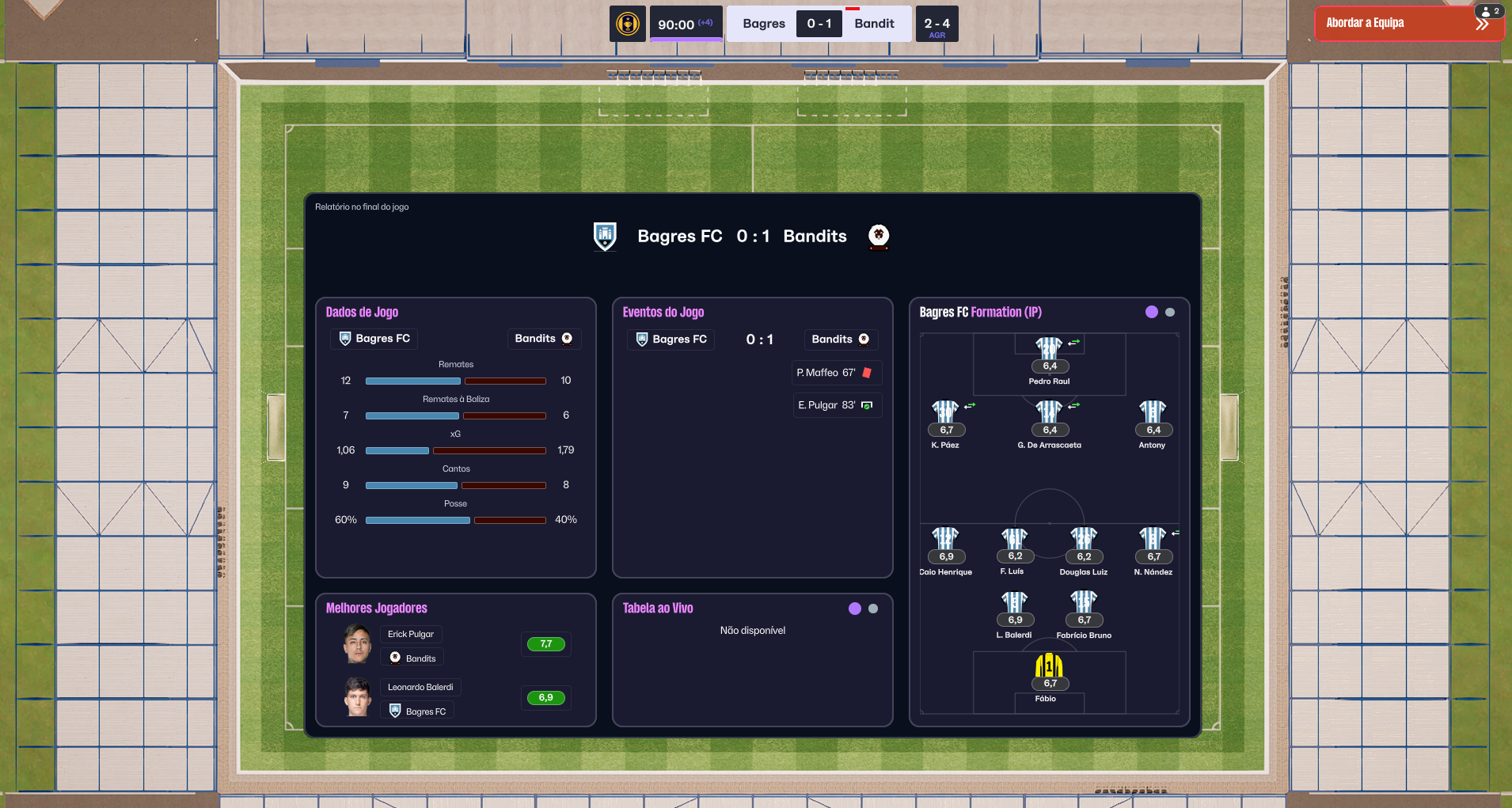This screenshot has height=808, width=1512.
Task: Select Pedro Raul in the formation
Action: point(1049,349)
